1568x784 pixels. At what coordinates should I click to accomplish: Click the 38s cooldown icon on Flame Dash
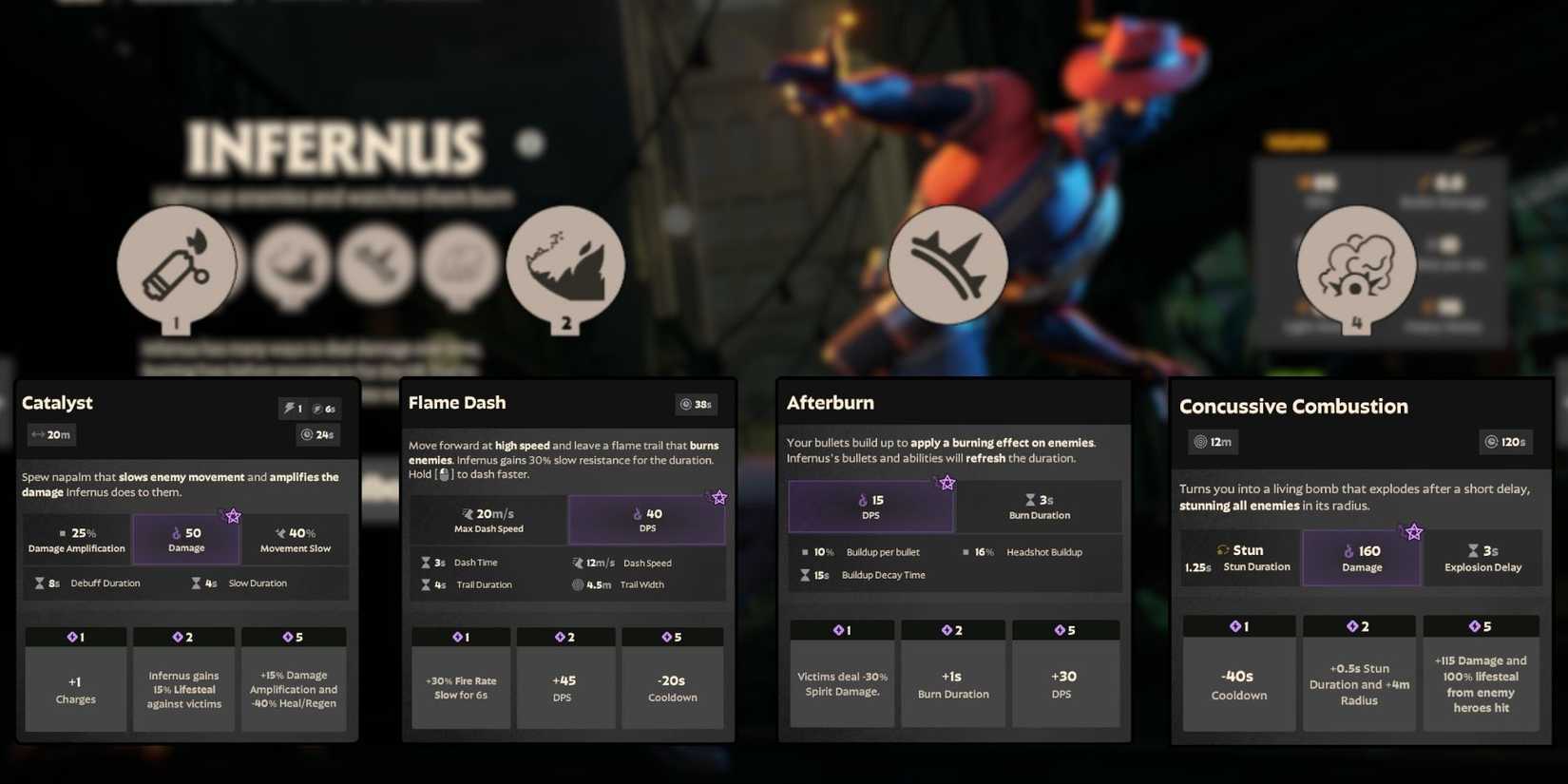[687, 404]
